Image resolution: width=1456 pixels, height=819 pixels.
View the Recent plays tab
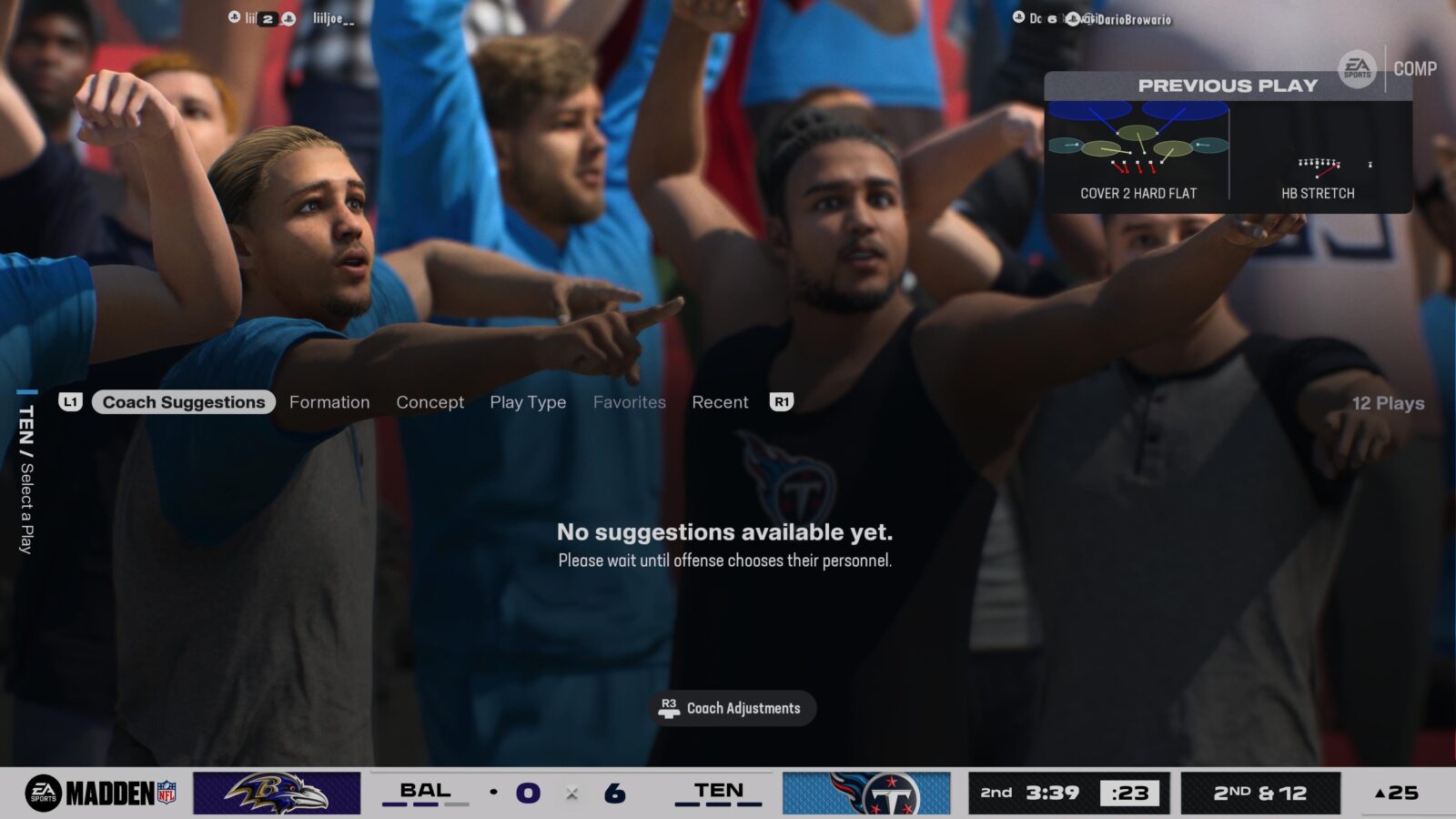(x=720, y=402)
